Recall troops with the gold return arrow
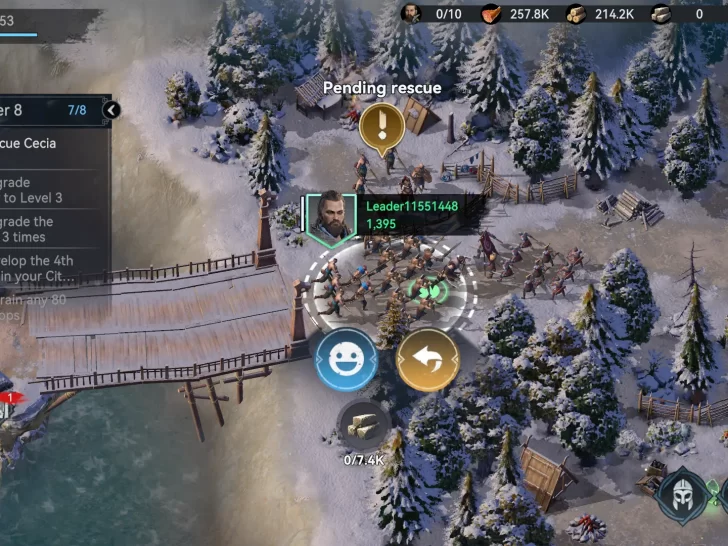 [x=428, y=360]
